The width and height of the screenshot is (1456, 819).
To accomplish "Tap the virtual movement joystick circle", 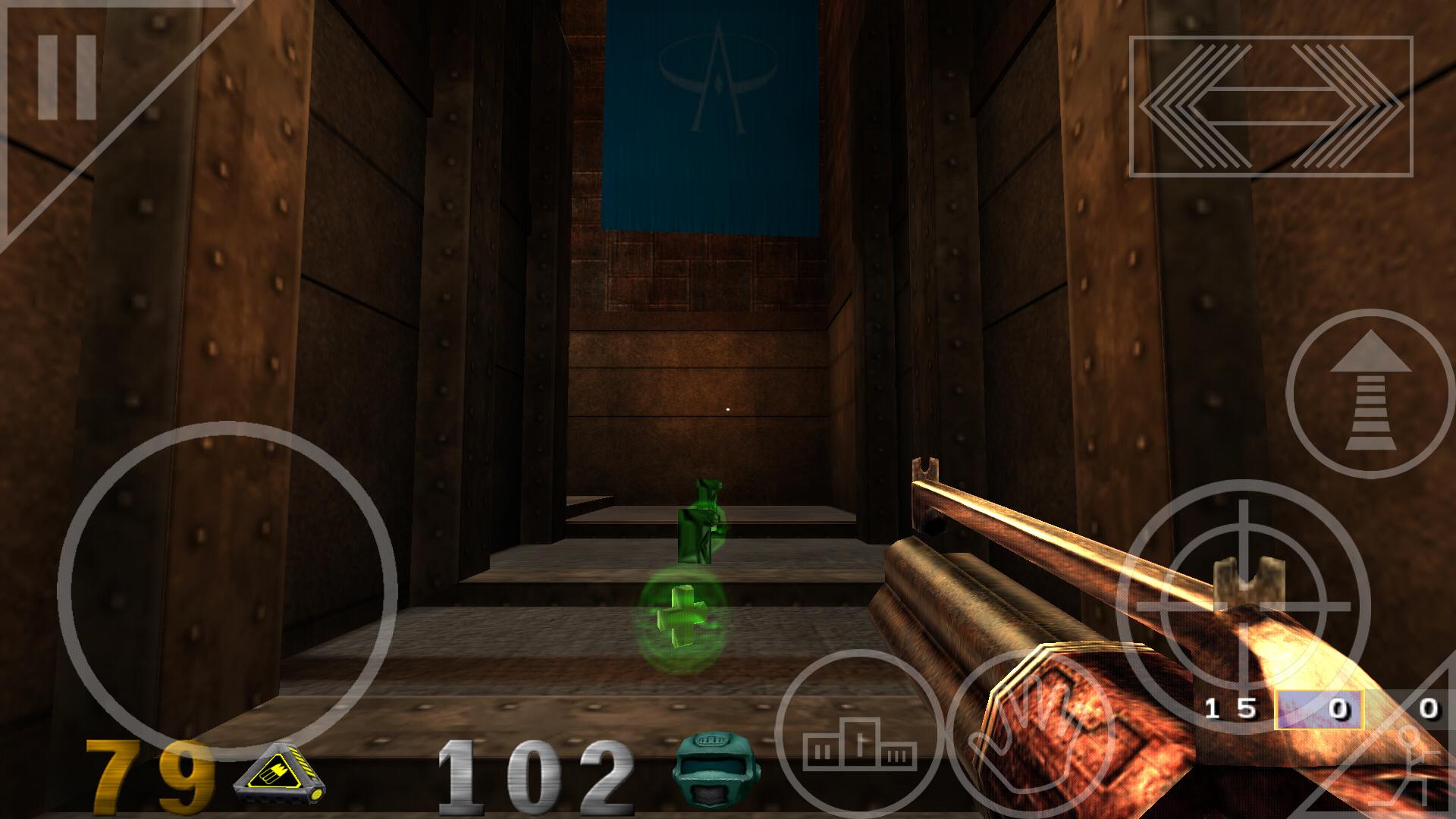I will (x=227, y=591).
